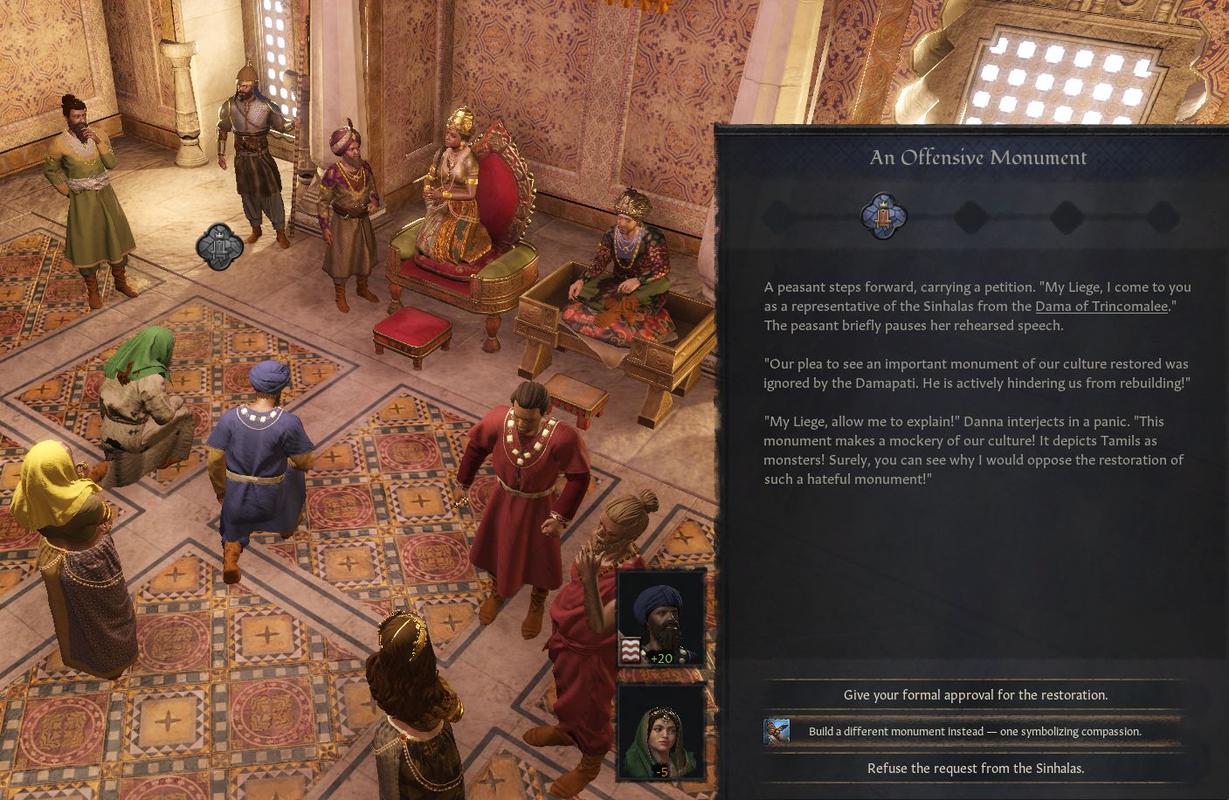Give formal approval for the restoration
This screenshot has width=1229, height=800.
[x=974, y=694]
